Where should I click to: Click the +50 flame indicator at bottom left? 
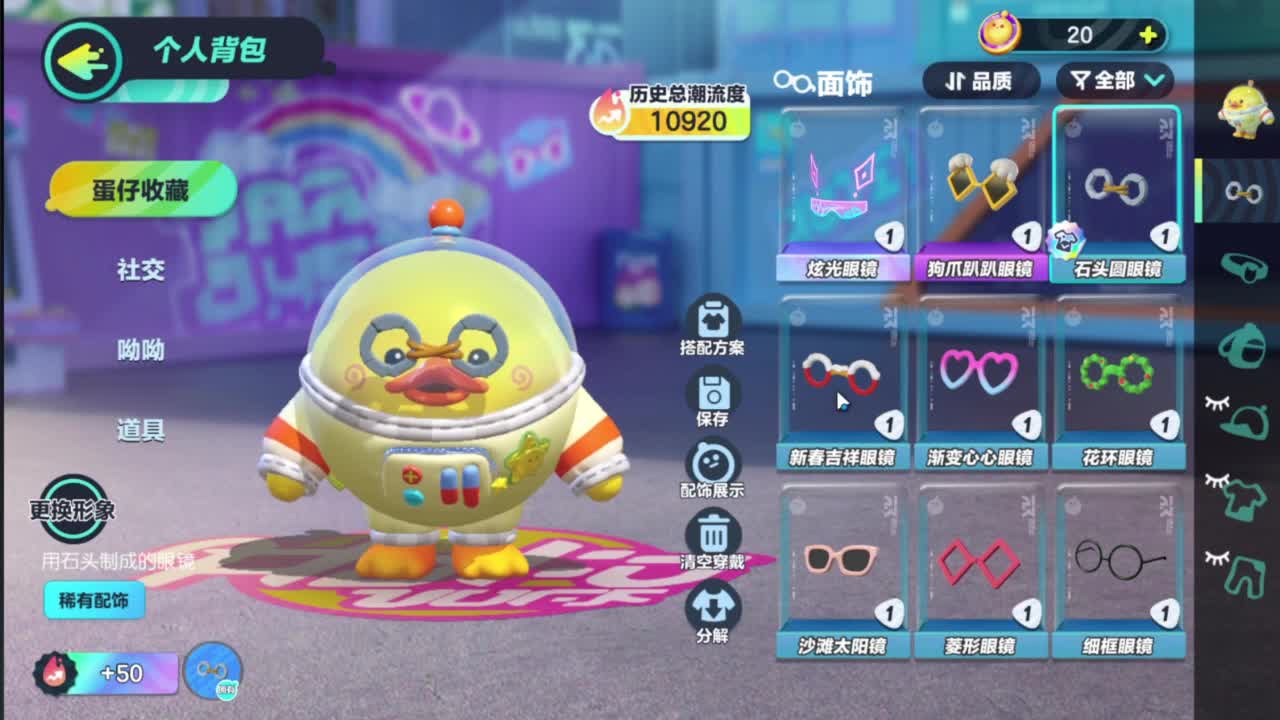[x=90, y=673]
